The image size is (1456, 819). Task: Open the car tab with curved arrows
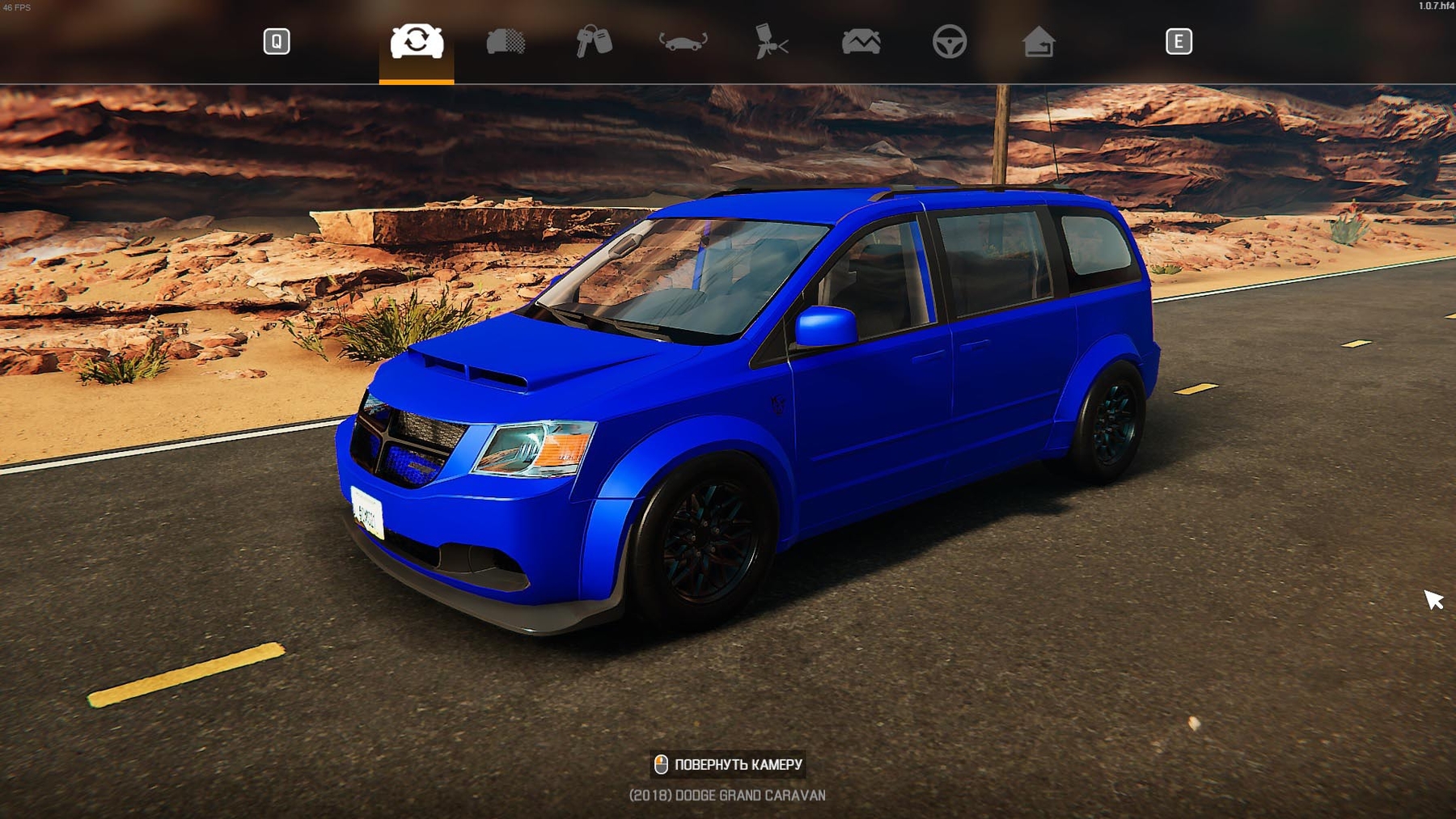pyautogui.click(x=684, y=41)
